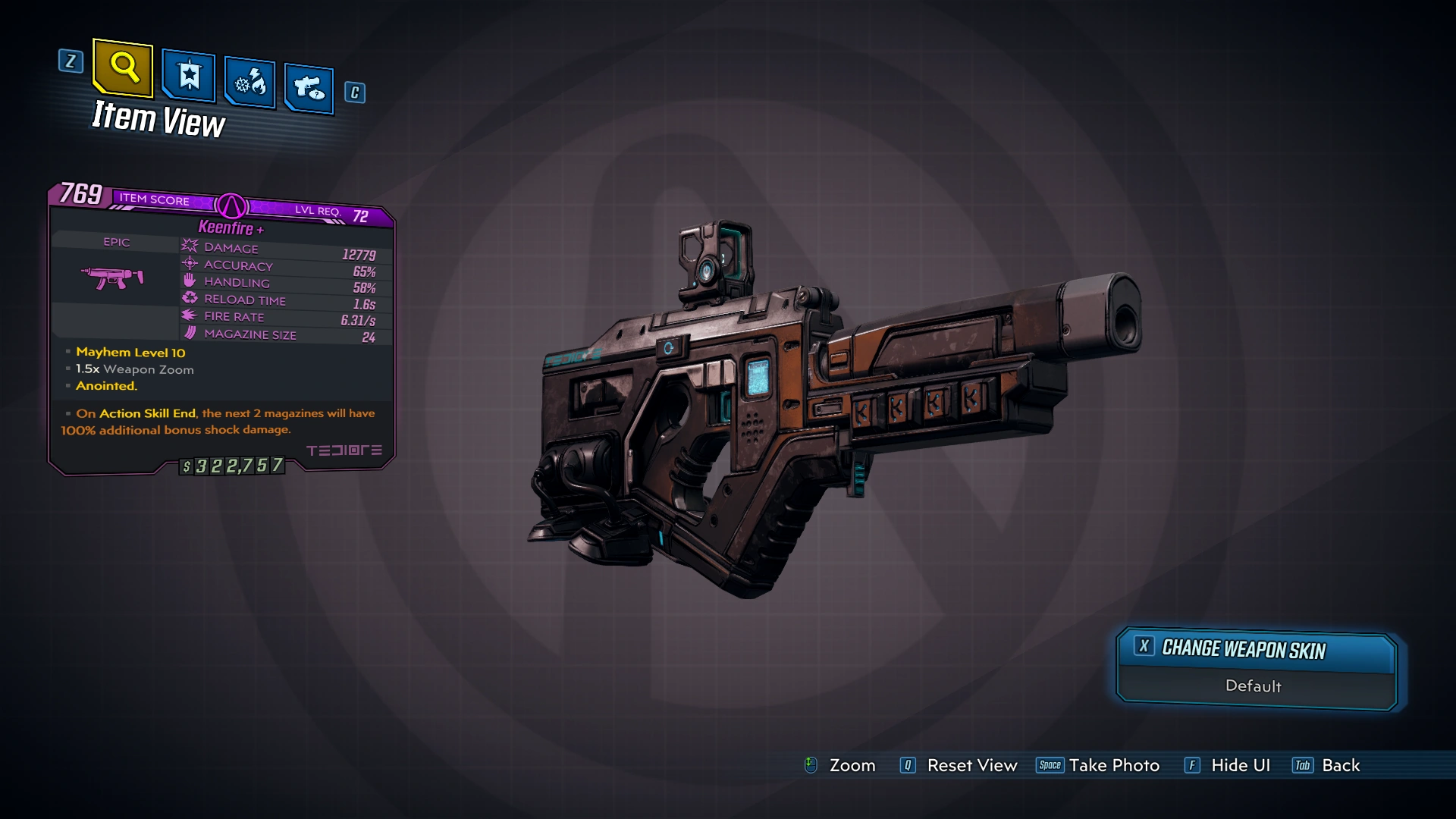This screenshot has width=1456, height=819.
Task: Open the gear and flame tab
Action: [250, 82]
